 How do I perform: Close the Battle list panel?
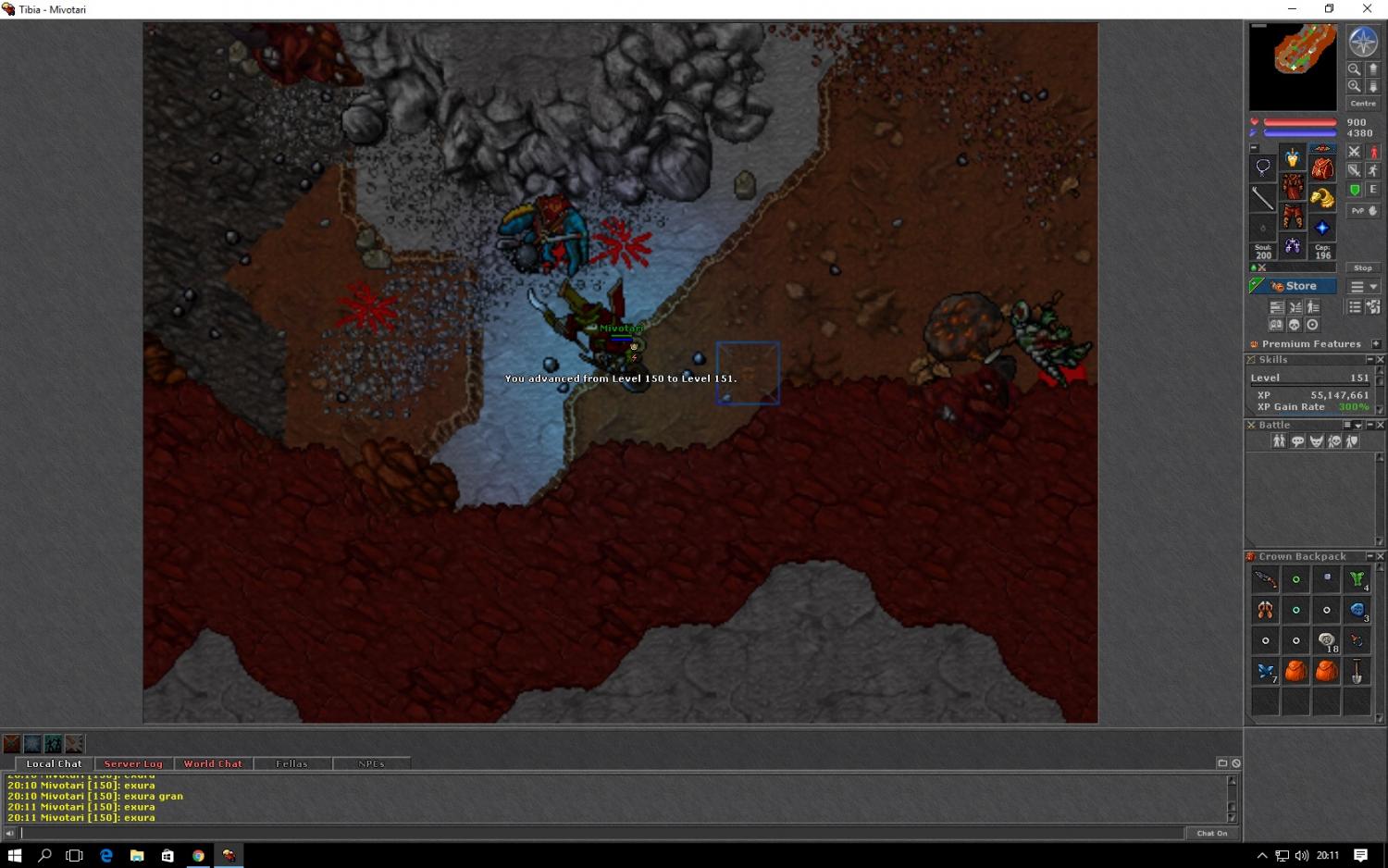tap(1380, 425)
